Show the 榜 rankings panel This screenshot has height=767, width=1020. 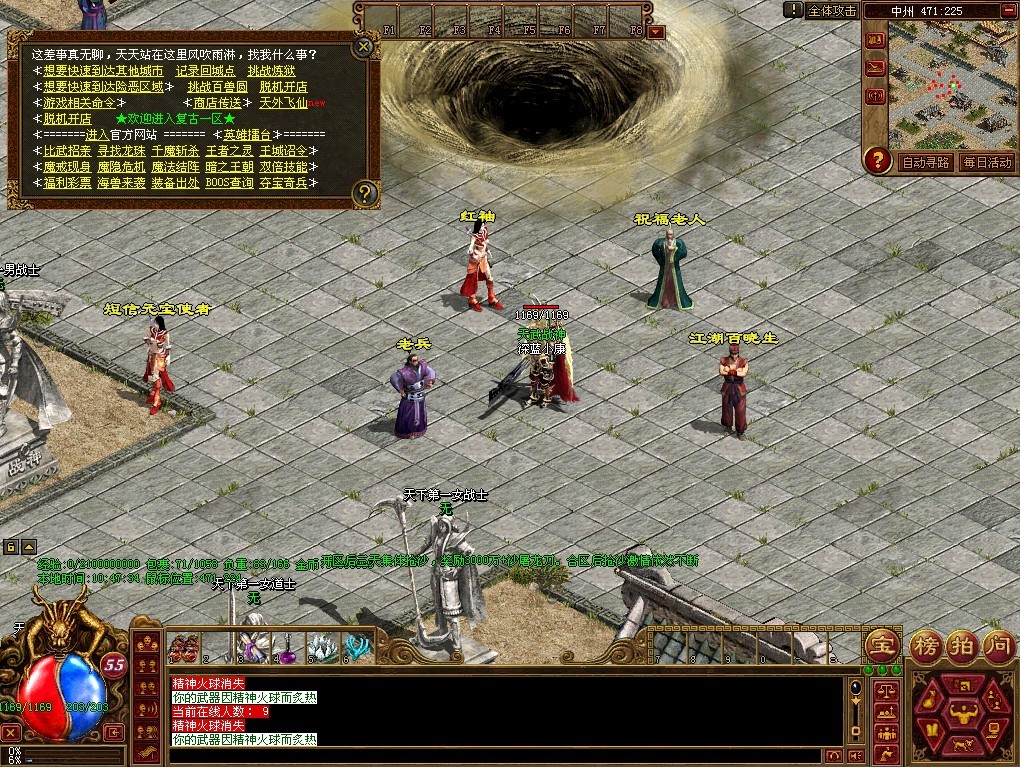(x=925, y=644)
